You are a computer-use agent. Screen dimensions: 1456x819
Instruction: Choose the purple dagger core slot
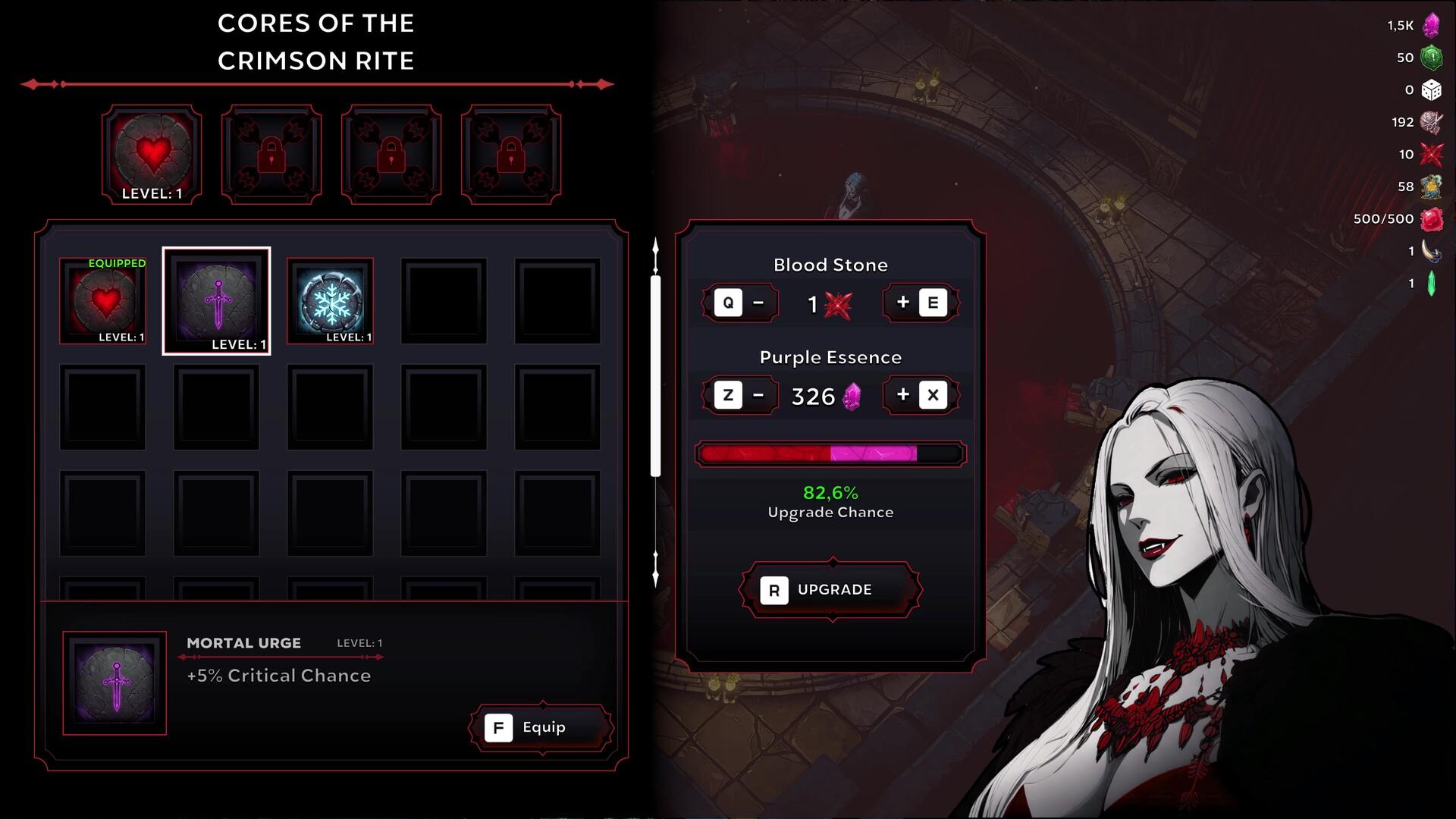click(217, 301)
